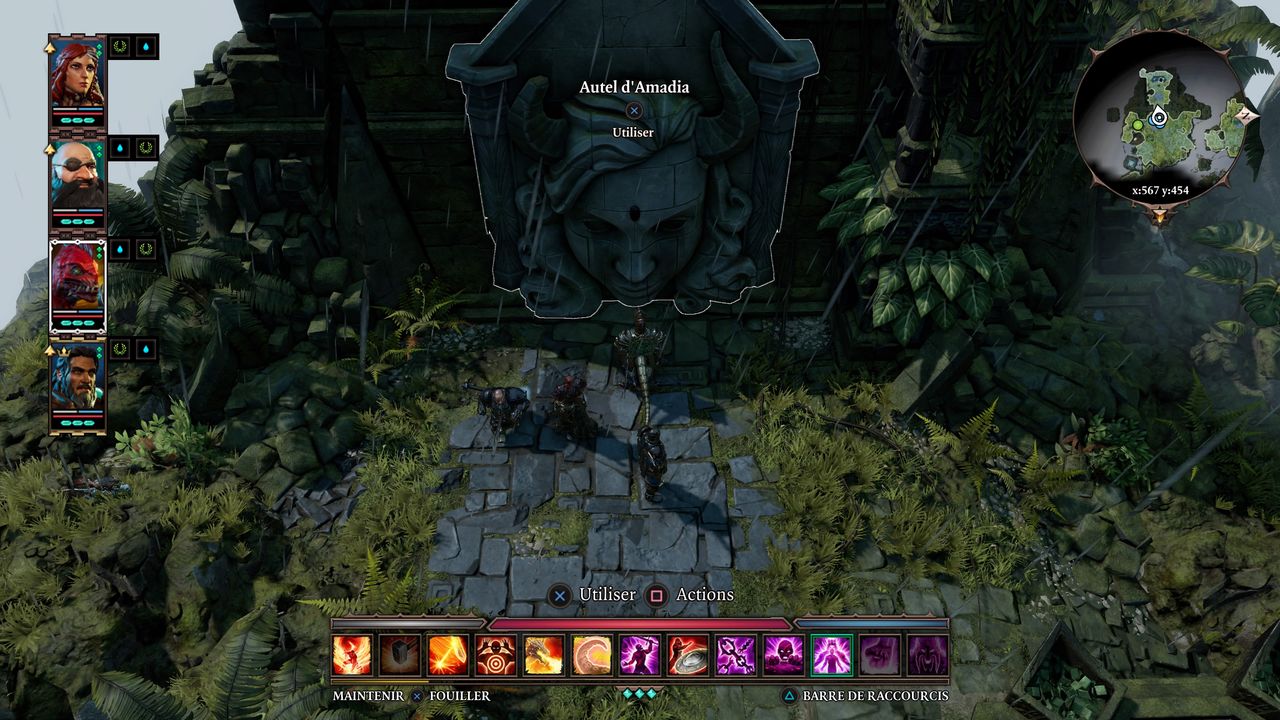
Task: Cast the purple skull skill
Action: tap(784, 655)
